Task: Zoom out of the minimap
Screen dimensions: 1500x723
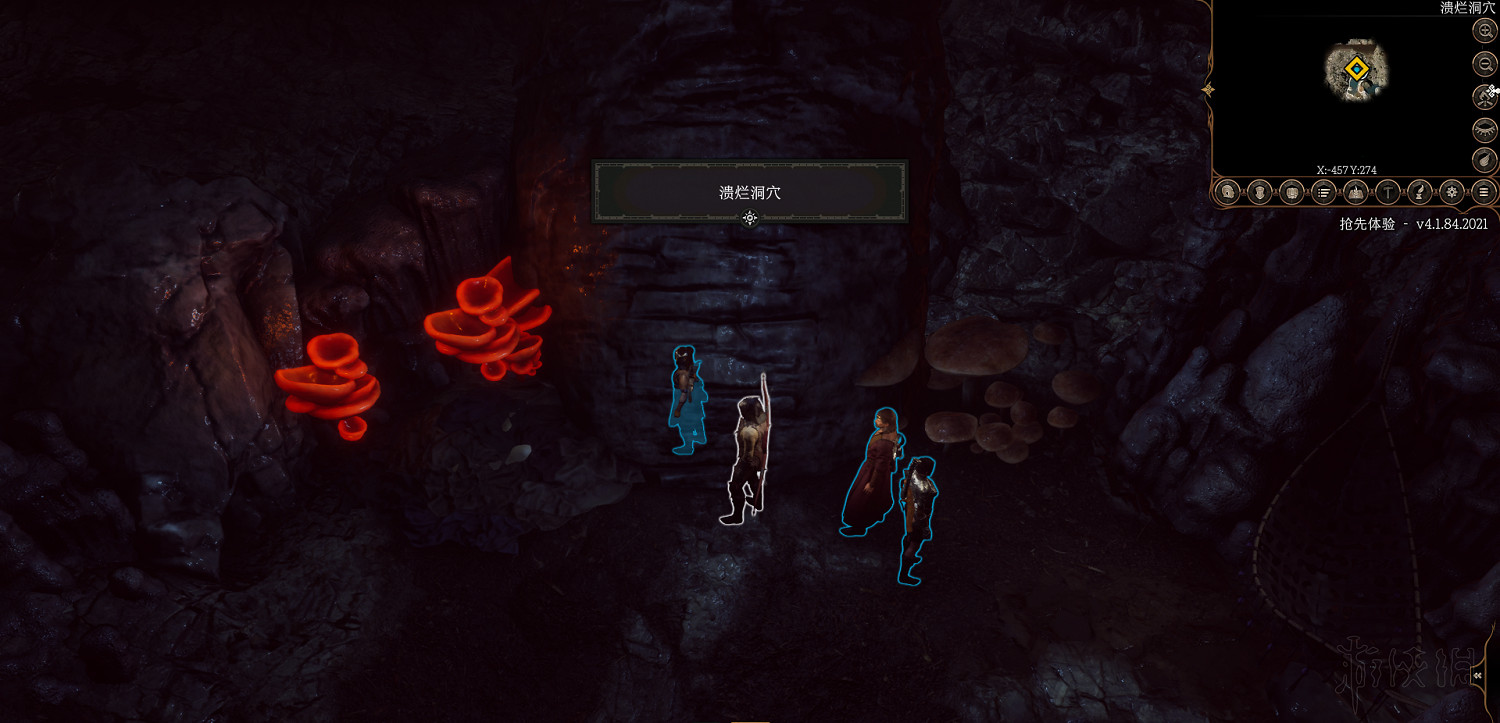Action: 1483,62
